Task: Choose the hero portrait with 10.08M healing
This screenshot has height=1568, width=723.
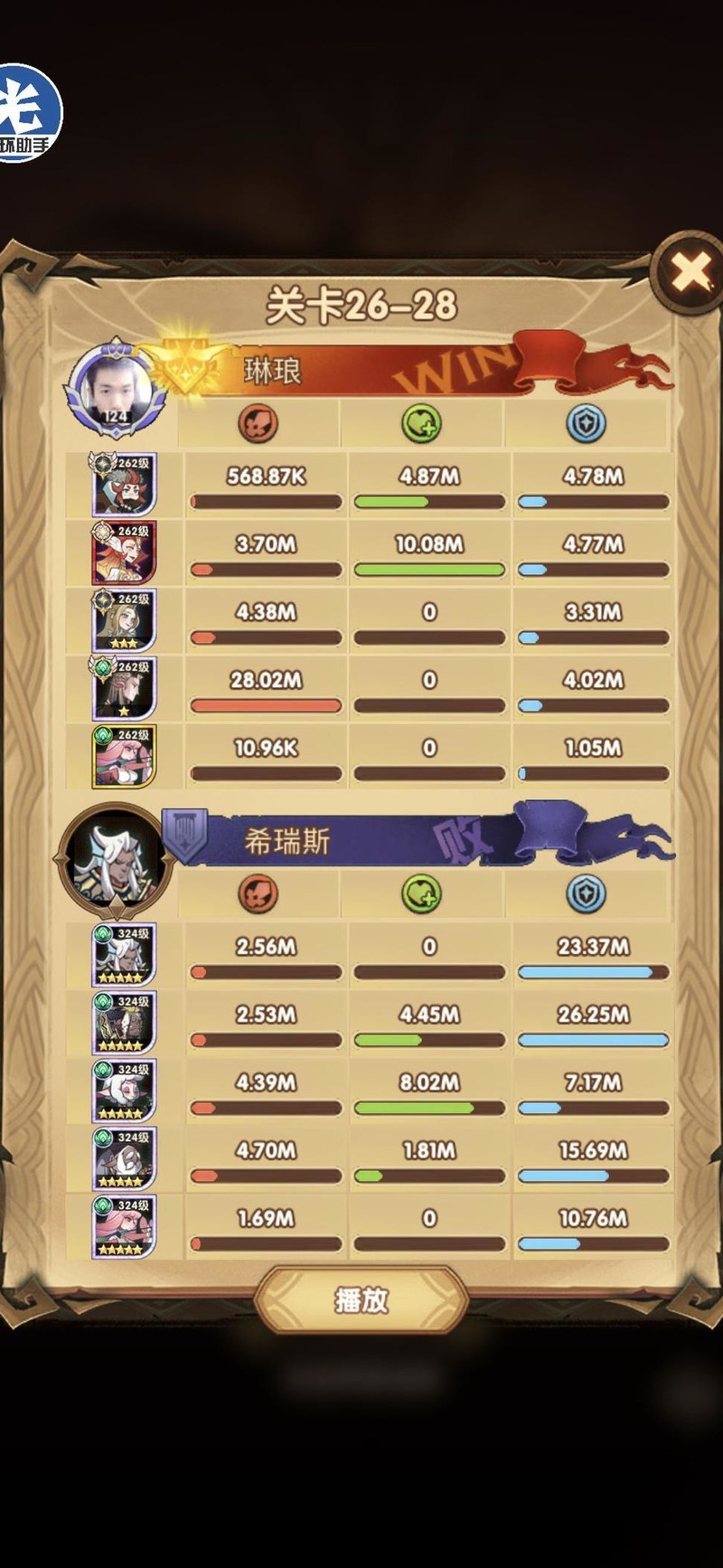Action: coord(124,553)
